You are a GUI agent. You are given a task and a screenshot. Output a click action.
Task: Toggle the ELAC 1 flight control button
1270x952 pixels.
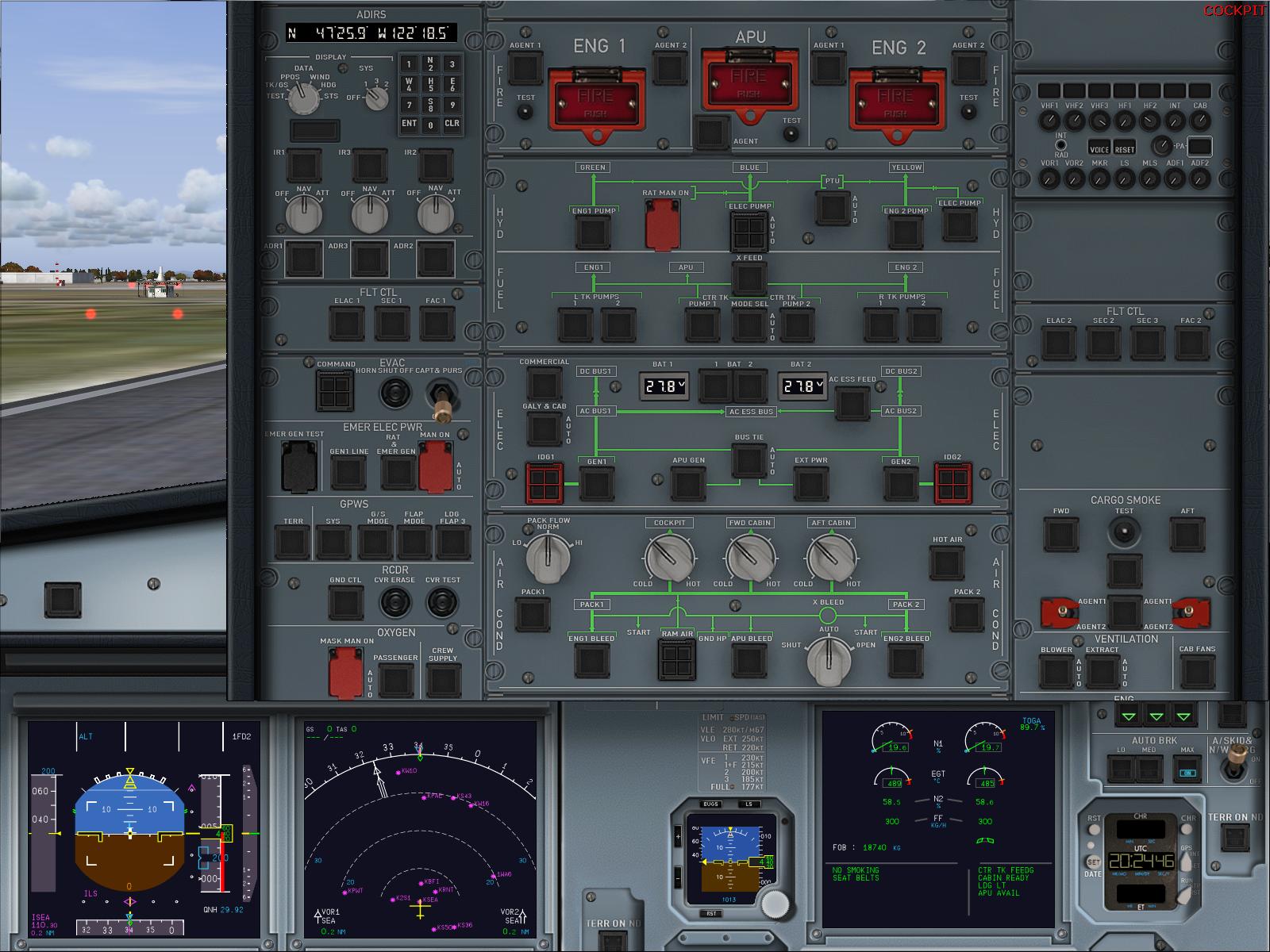347,323
